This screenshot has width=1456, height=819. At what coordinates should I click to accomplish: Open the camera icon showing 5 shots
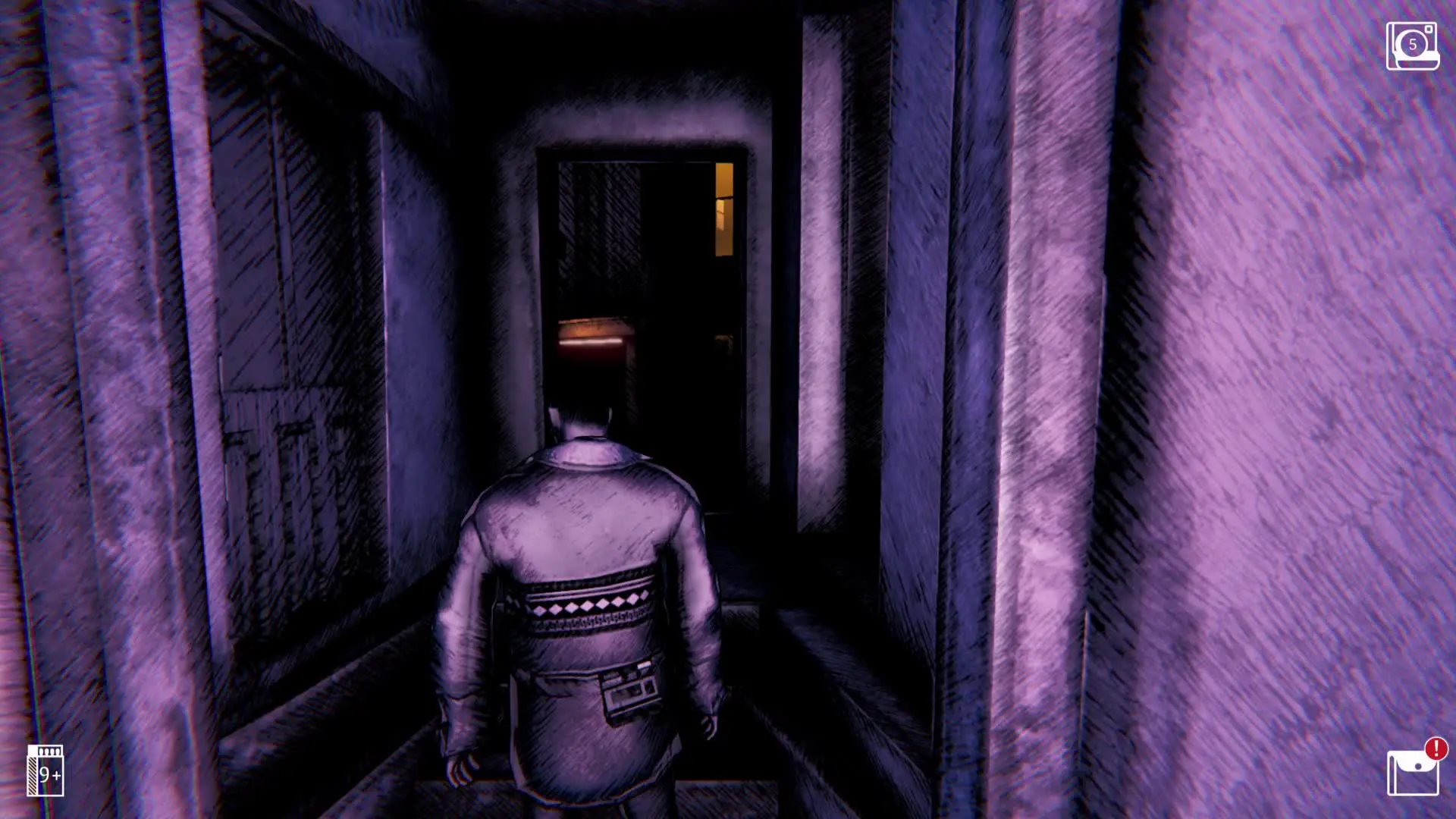click(1412, 46)
